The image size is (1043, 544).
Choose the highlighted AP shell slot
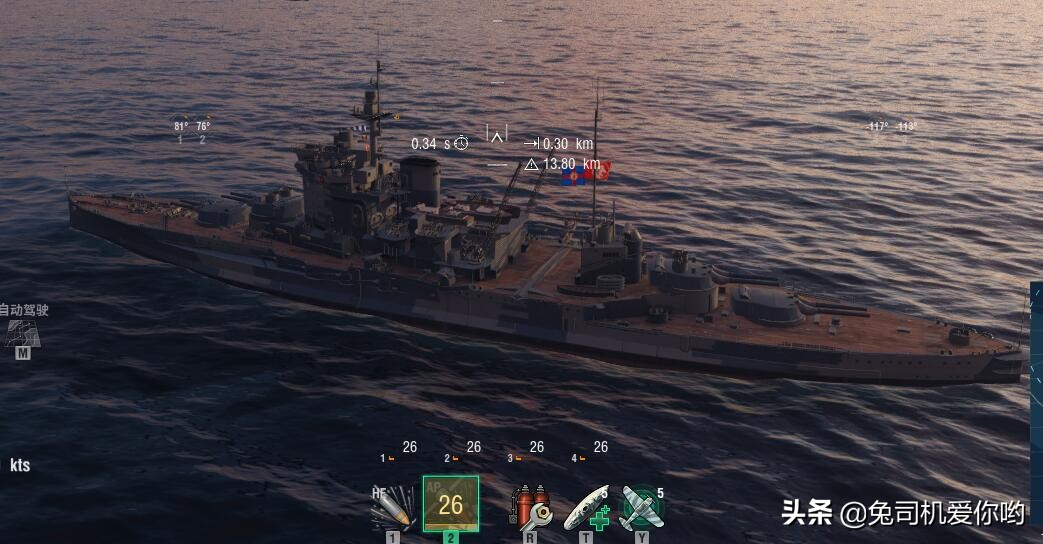pyautogui.click(x=450, y=504)
